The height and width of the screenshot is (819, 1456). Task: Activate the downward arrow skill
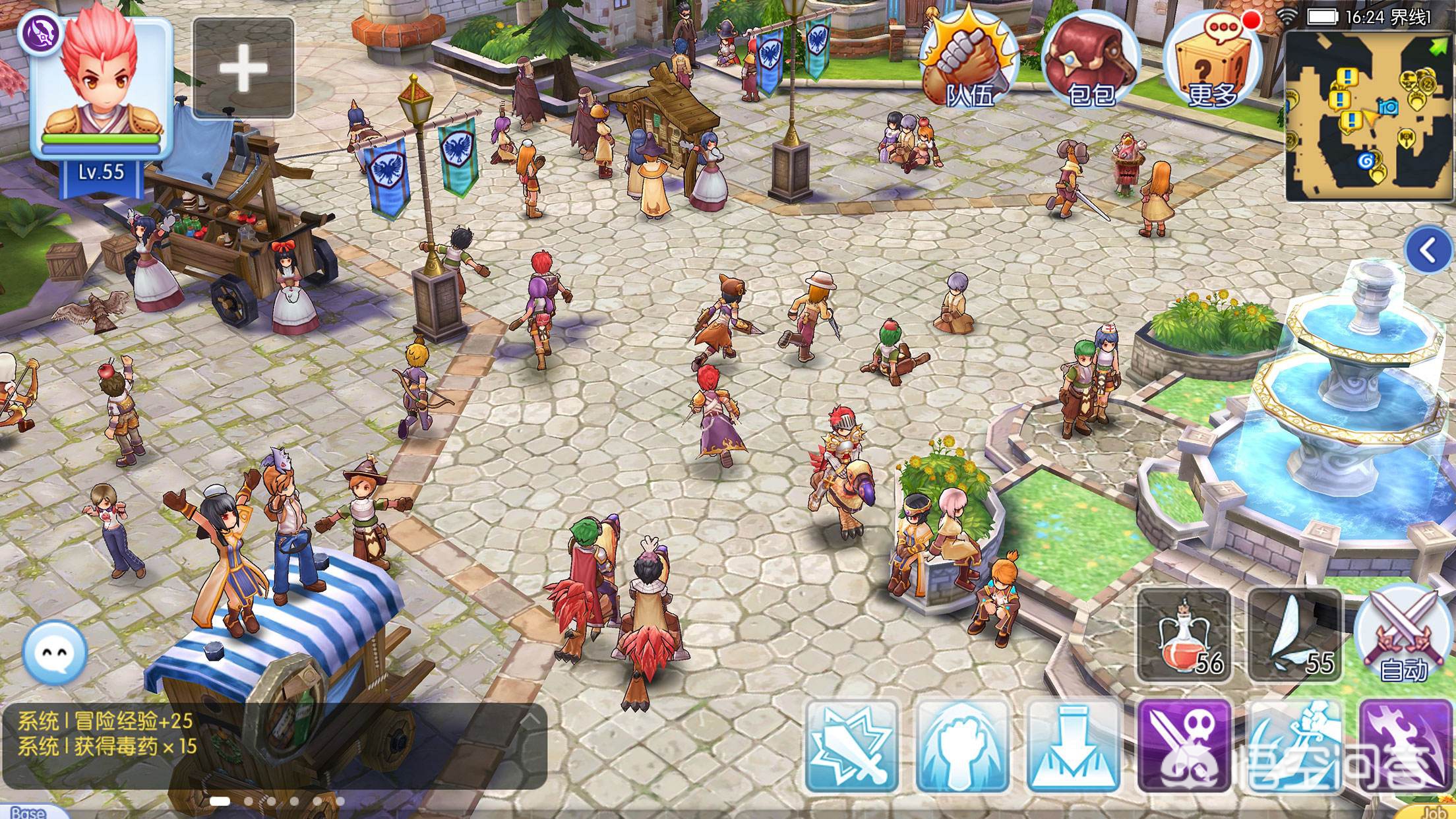[1074, 746]
